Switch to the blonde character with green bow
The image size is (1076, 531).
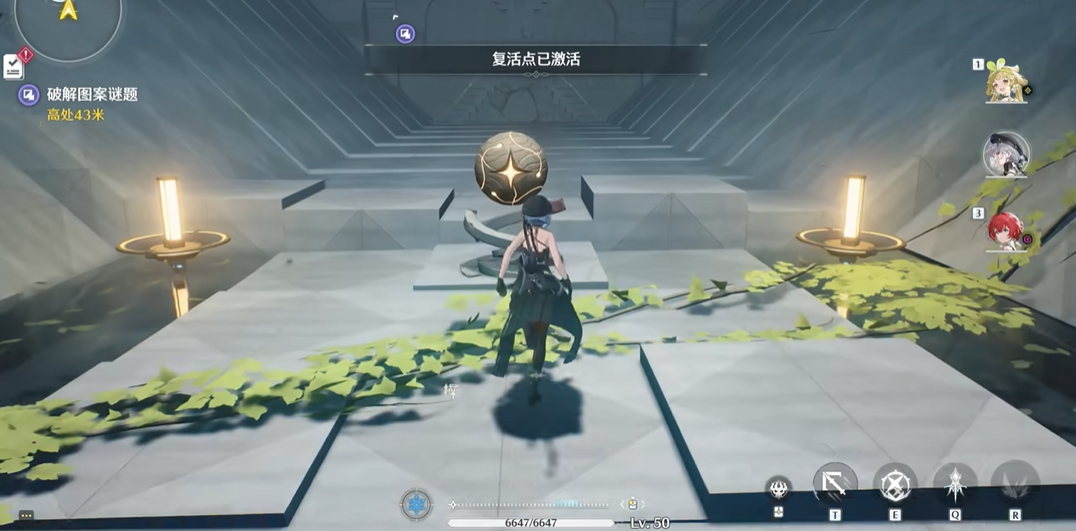pos(1004,82)
